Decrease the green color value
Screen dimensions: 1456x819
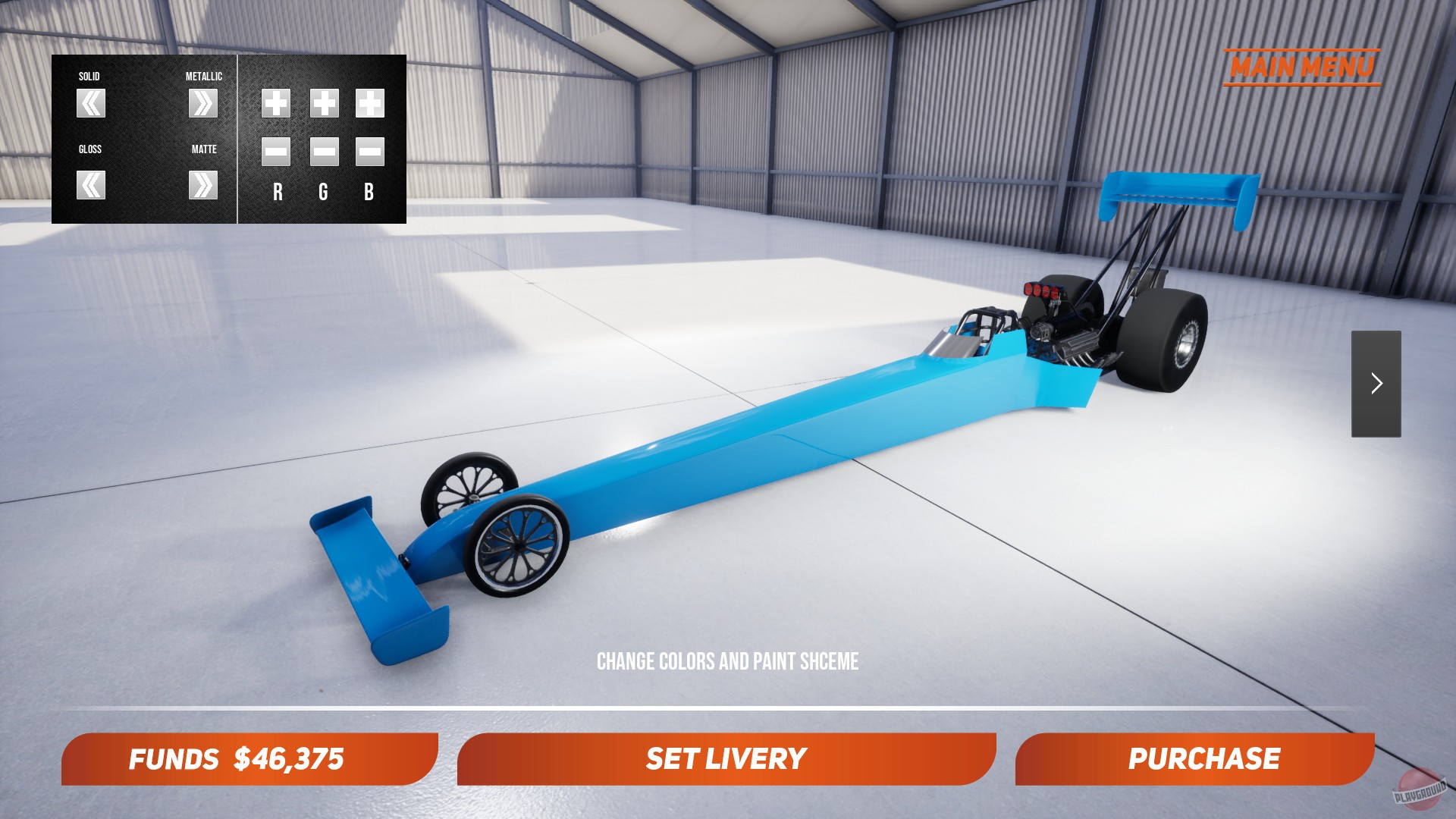(322, 153)
